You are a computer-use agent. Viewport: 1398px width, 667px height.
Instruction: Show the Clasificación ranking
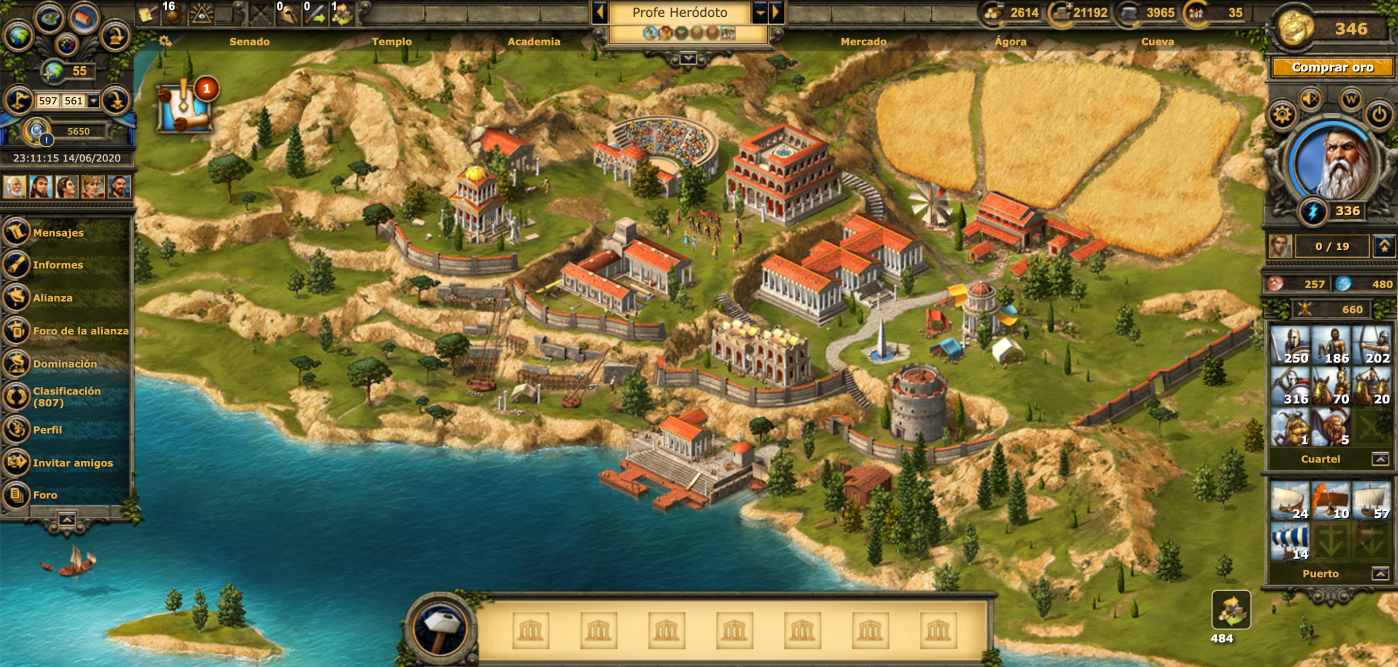(66, 397)
